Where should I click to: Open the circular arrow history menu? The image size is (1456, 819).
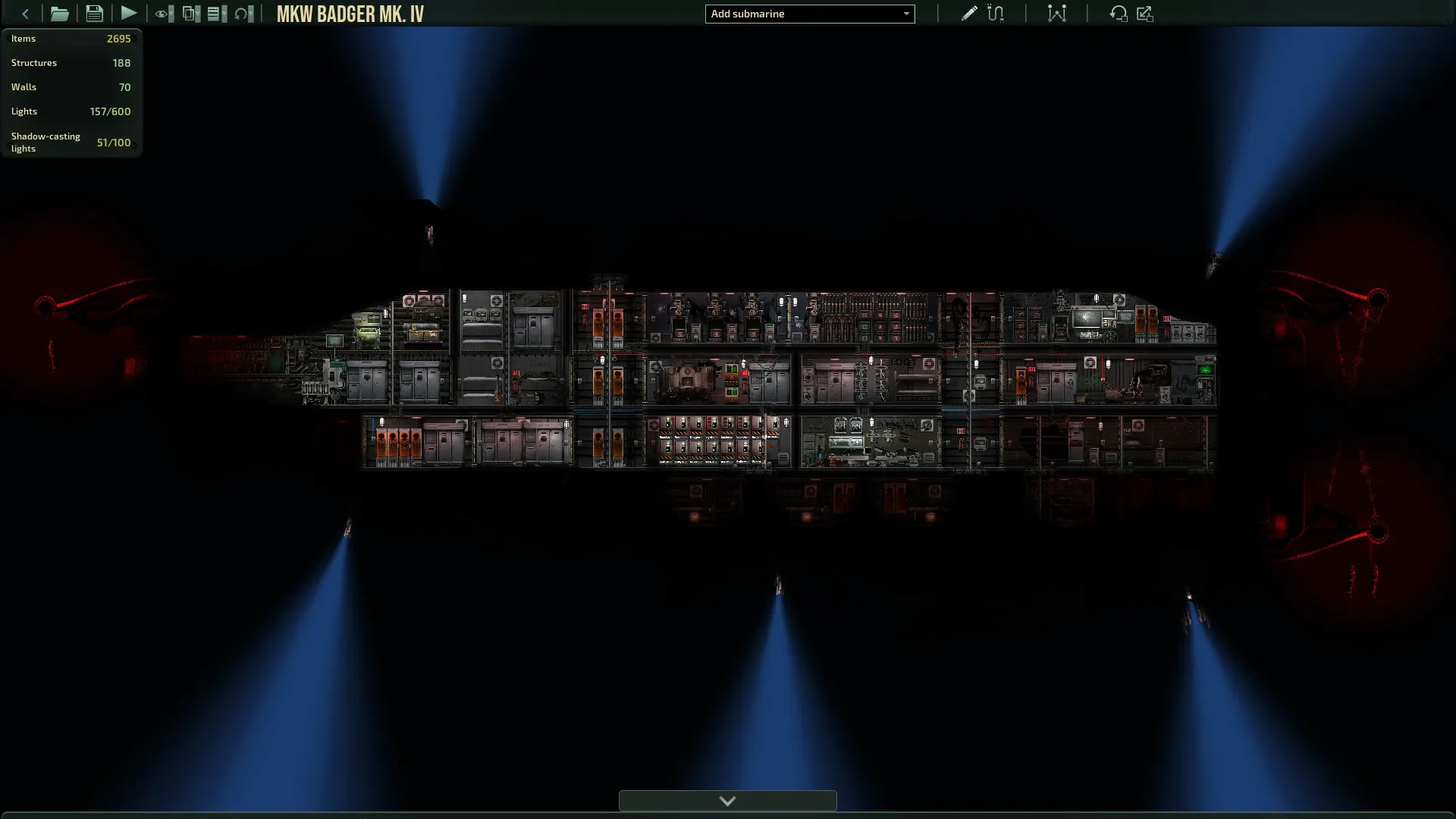pyautogui.click(x=243, y=14)
